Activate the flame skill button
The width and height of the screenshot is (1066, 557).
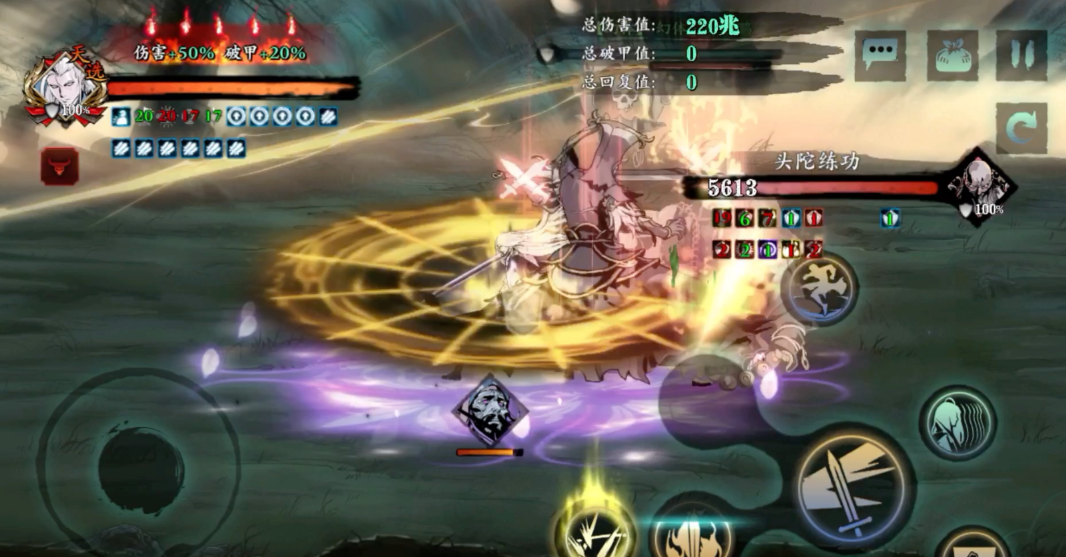coord(692,530)
